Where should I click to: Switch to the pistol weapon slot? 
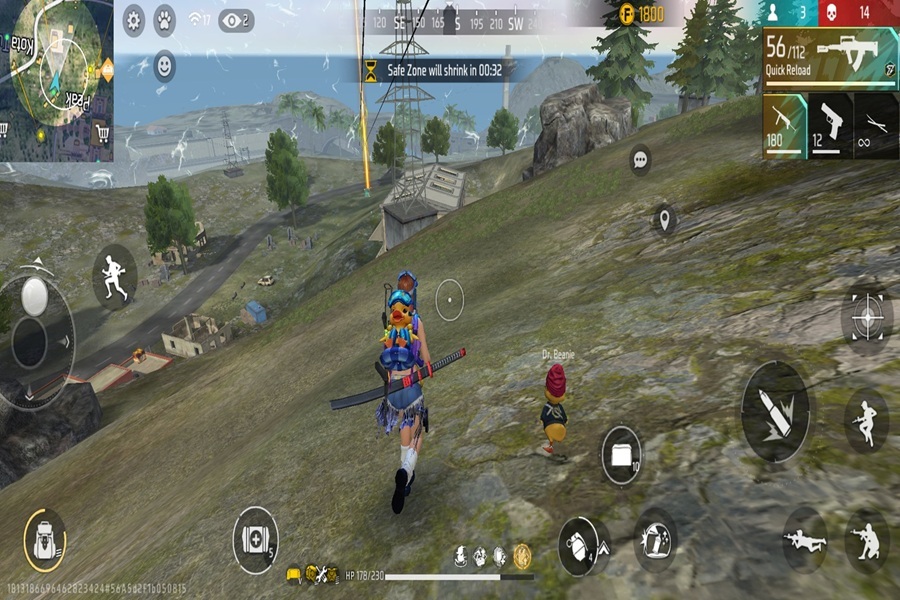(x=830, y=126)
